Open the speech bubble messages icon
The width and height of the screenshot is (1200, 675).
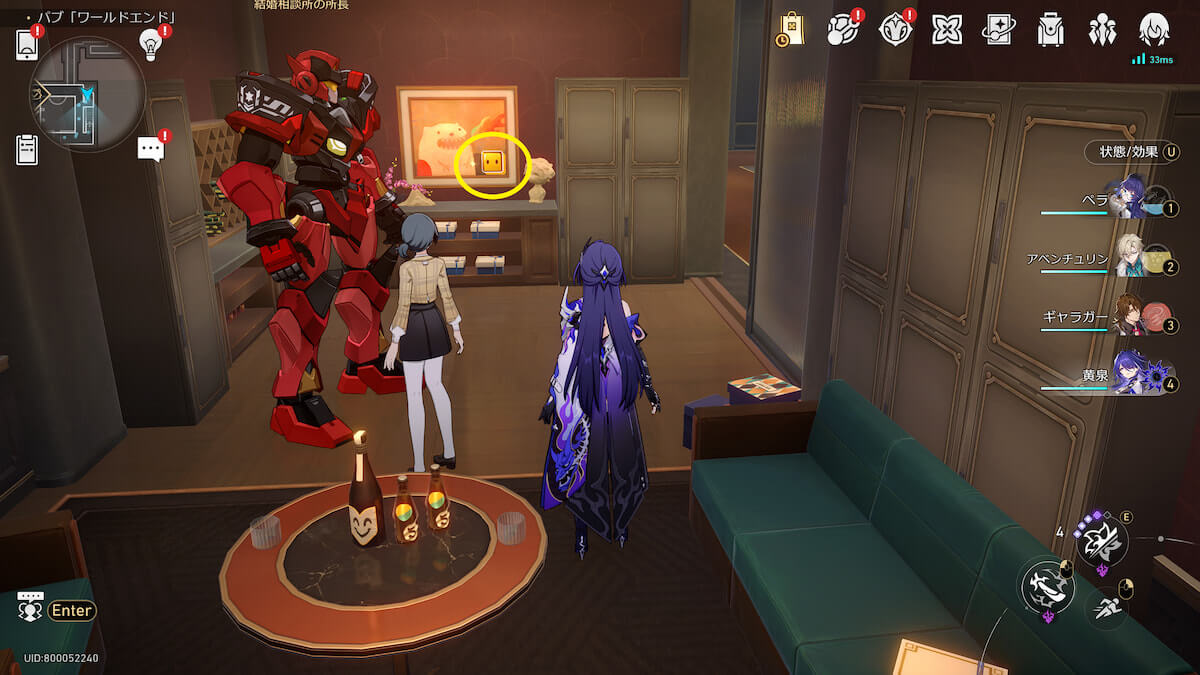[x=151, y=149]
